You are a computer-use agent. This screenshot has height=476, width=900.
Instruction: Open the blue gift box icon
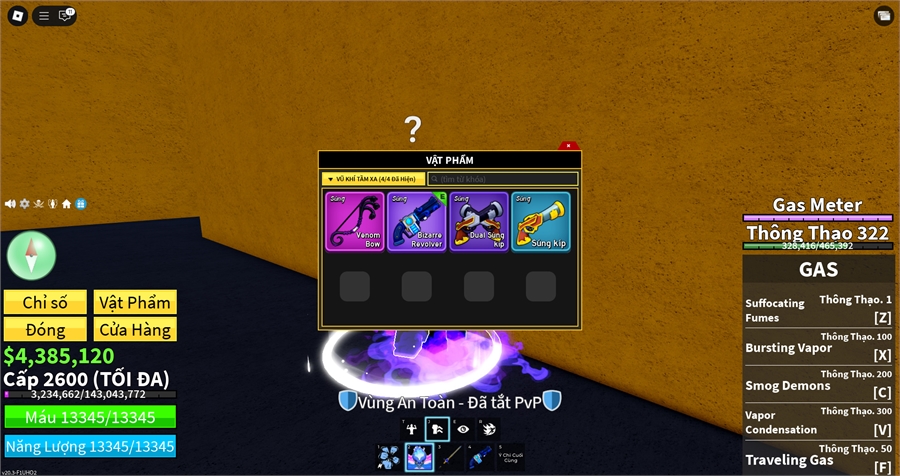pos(80,204)
